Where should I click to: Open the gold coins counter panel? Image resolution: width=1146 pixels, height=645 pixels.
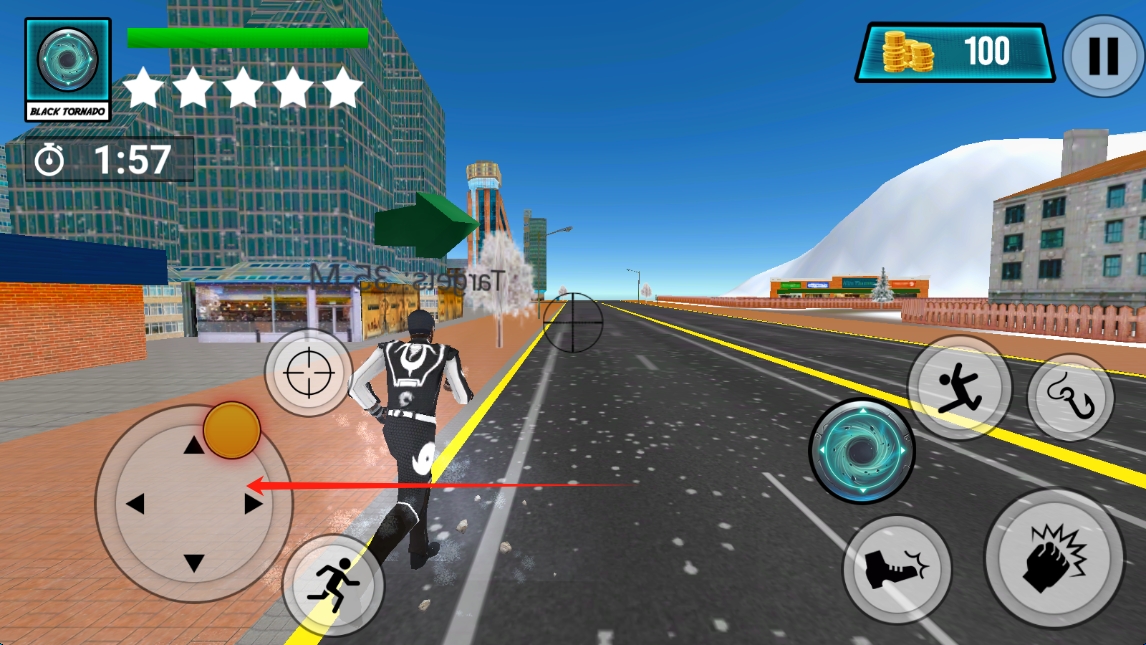pyautogui.click(x=954, y=53)
